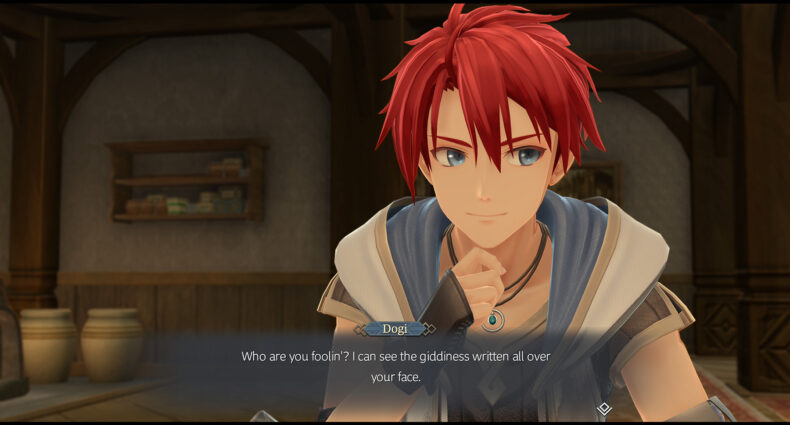
Task: Continue Dogi's dialogue by clicking the text box
Action: click(x=395, y=366)
